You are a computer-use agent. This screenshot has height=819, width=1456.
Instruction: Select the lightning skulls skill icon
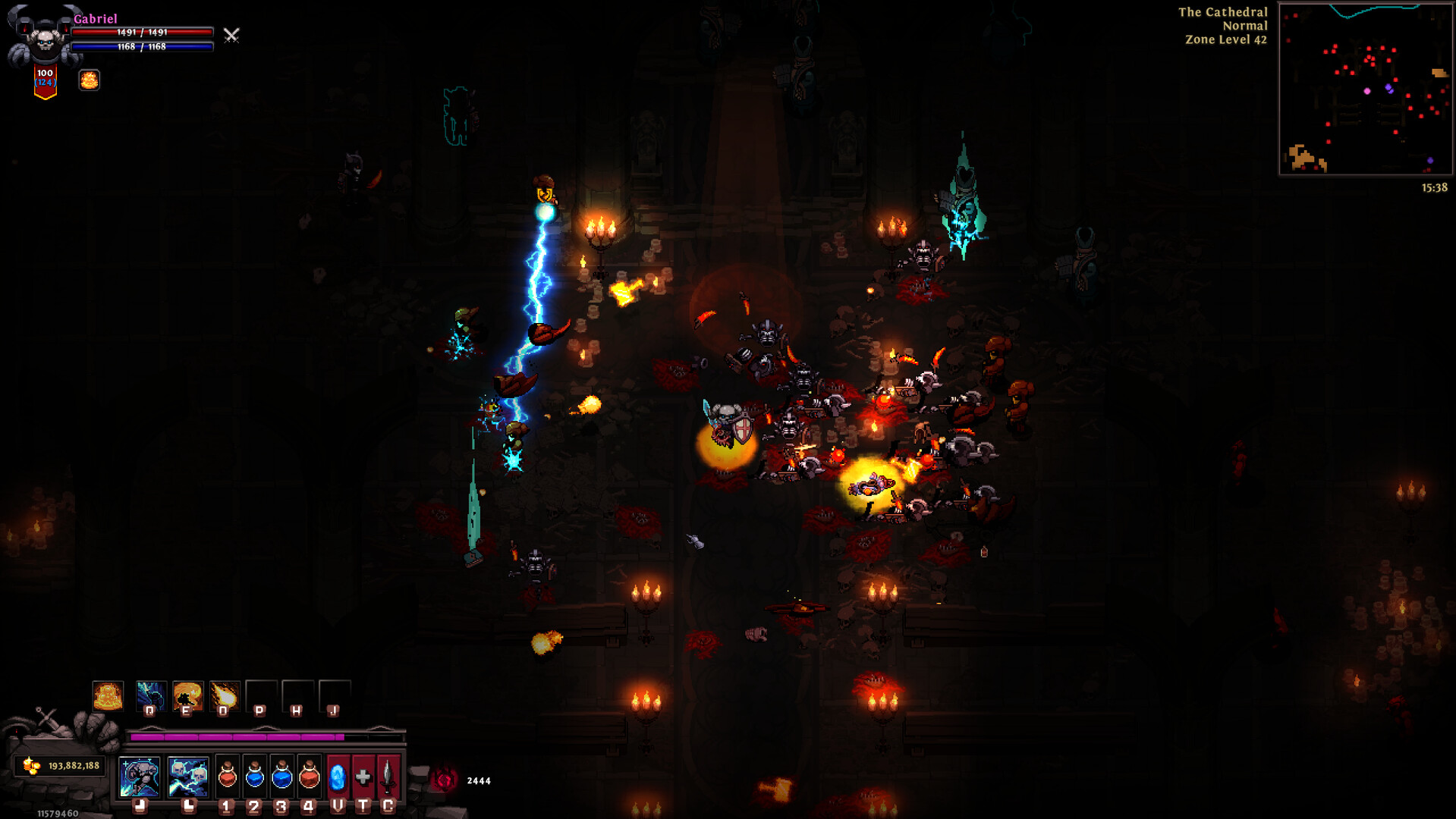[x=188, y=776]
